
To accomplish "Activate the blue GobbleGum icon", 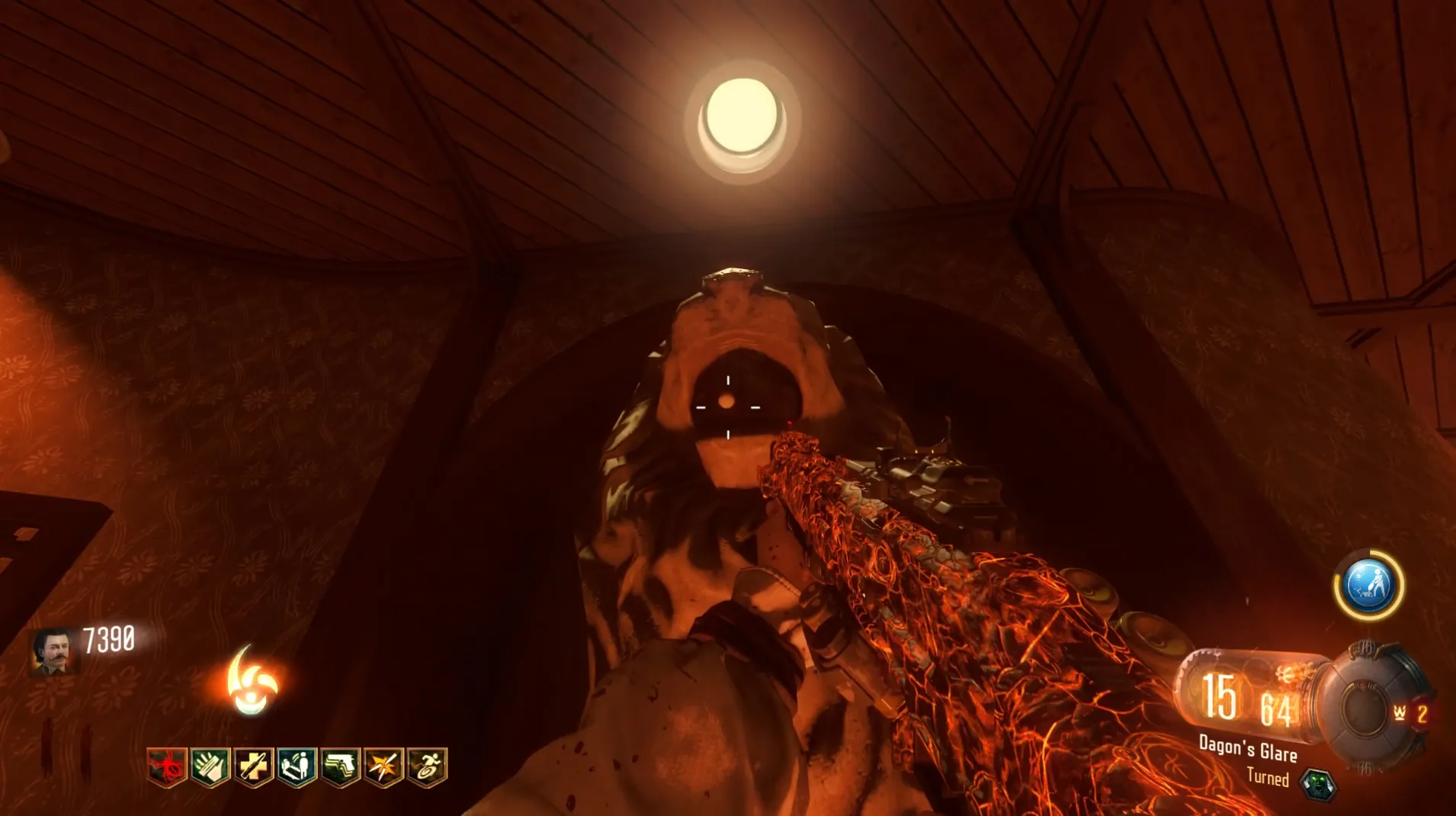I will 1369,585.
